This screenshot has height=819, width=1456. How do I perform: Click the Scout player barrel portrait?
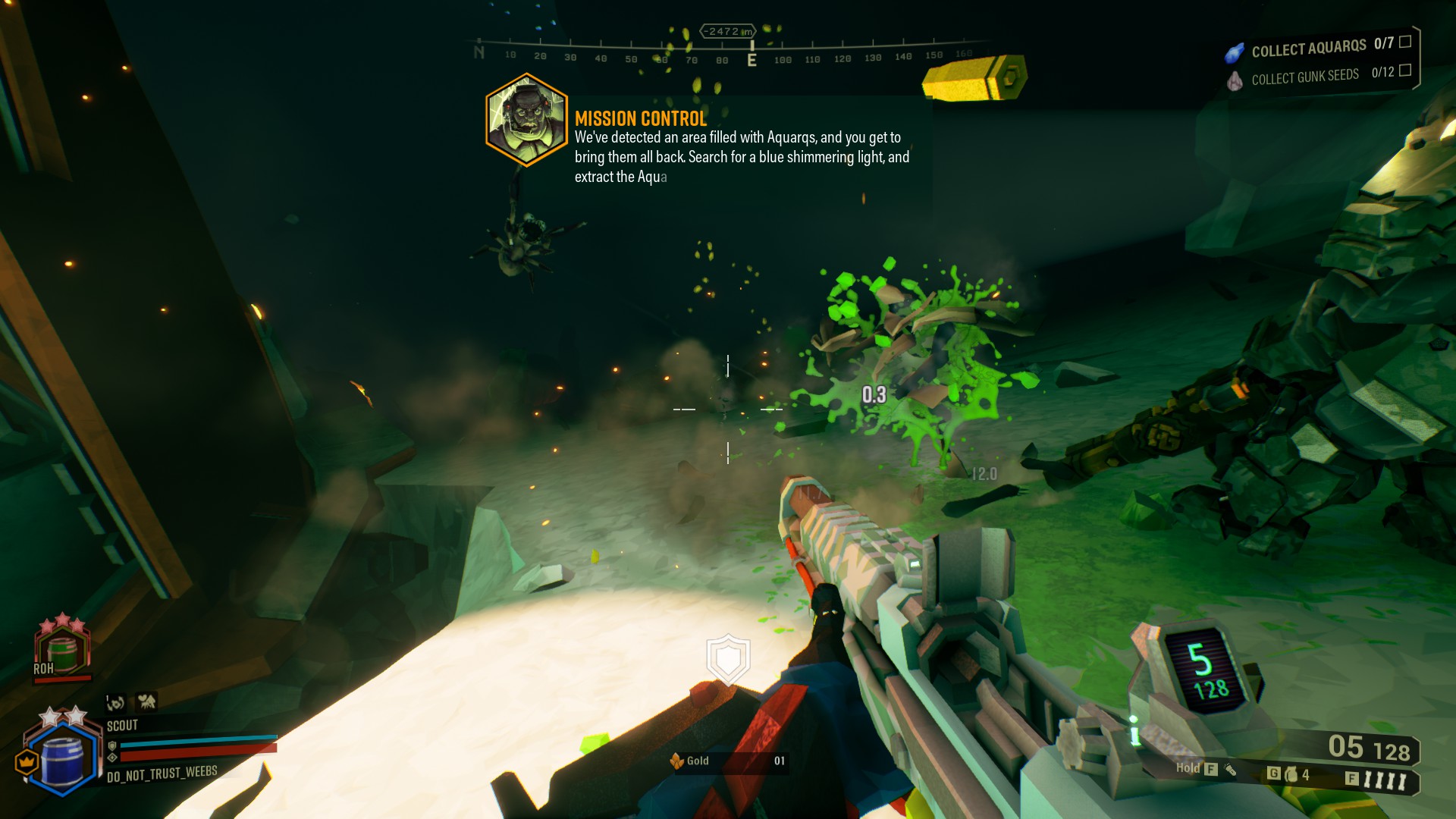click(63, 757)
